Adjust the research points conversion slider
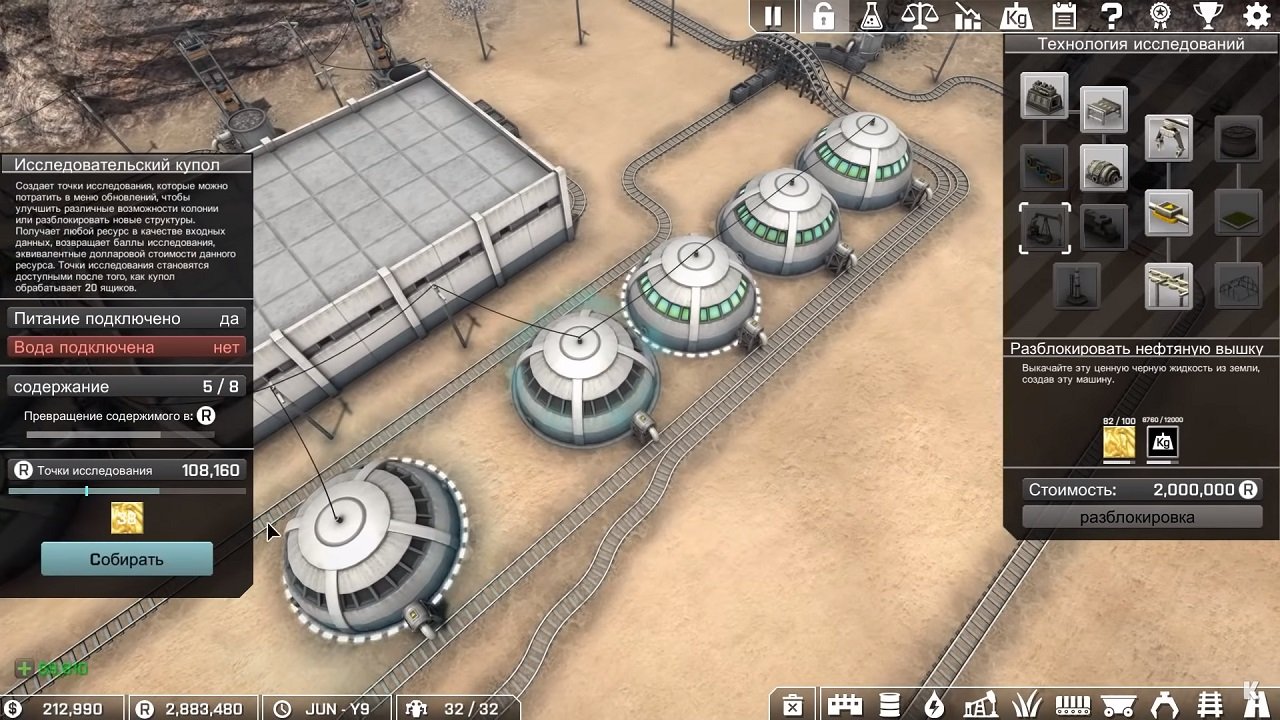The image size is (1280, 720). (x=86, y=491)
